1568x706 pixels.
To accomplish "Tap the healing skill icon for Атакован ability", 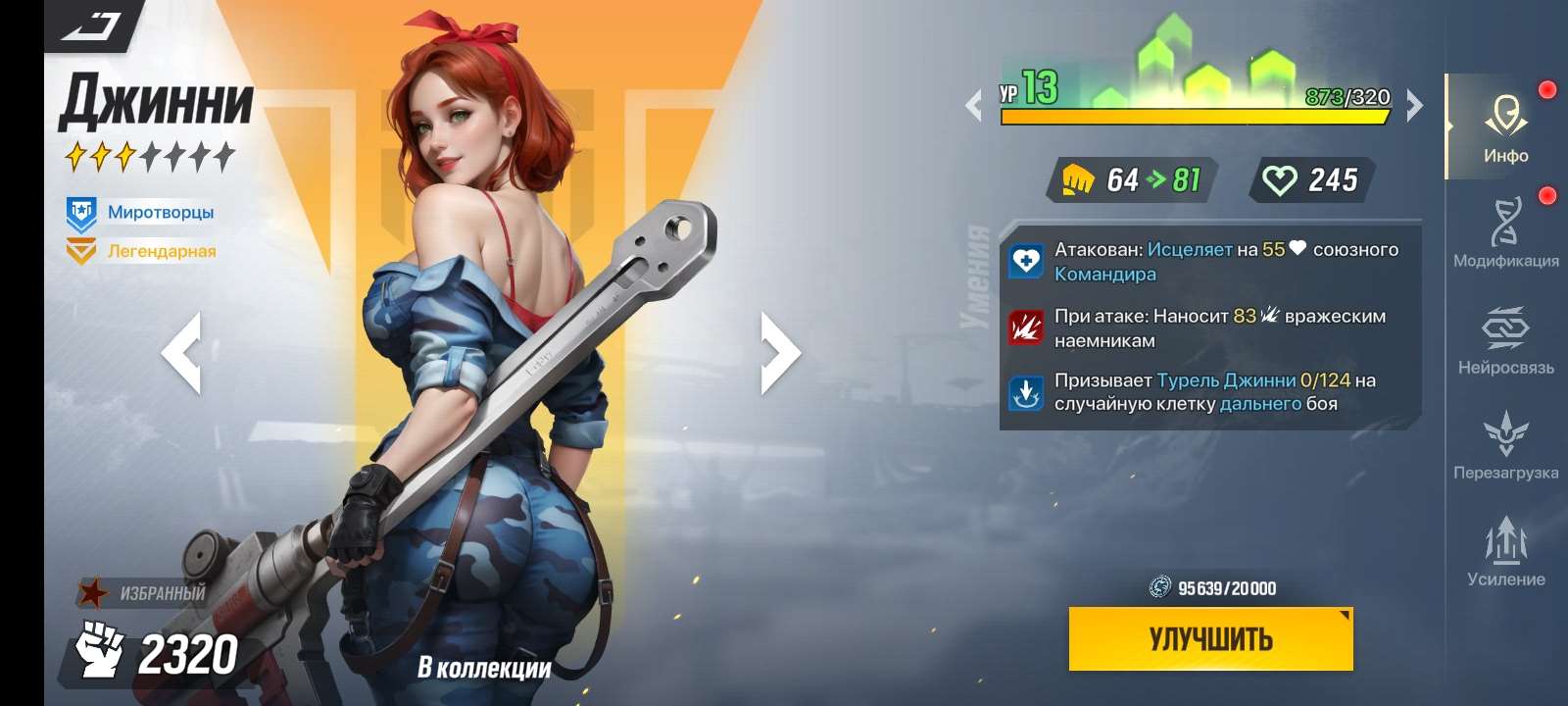I will pyautogui.click(x=1026, y=261).
